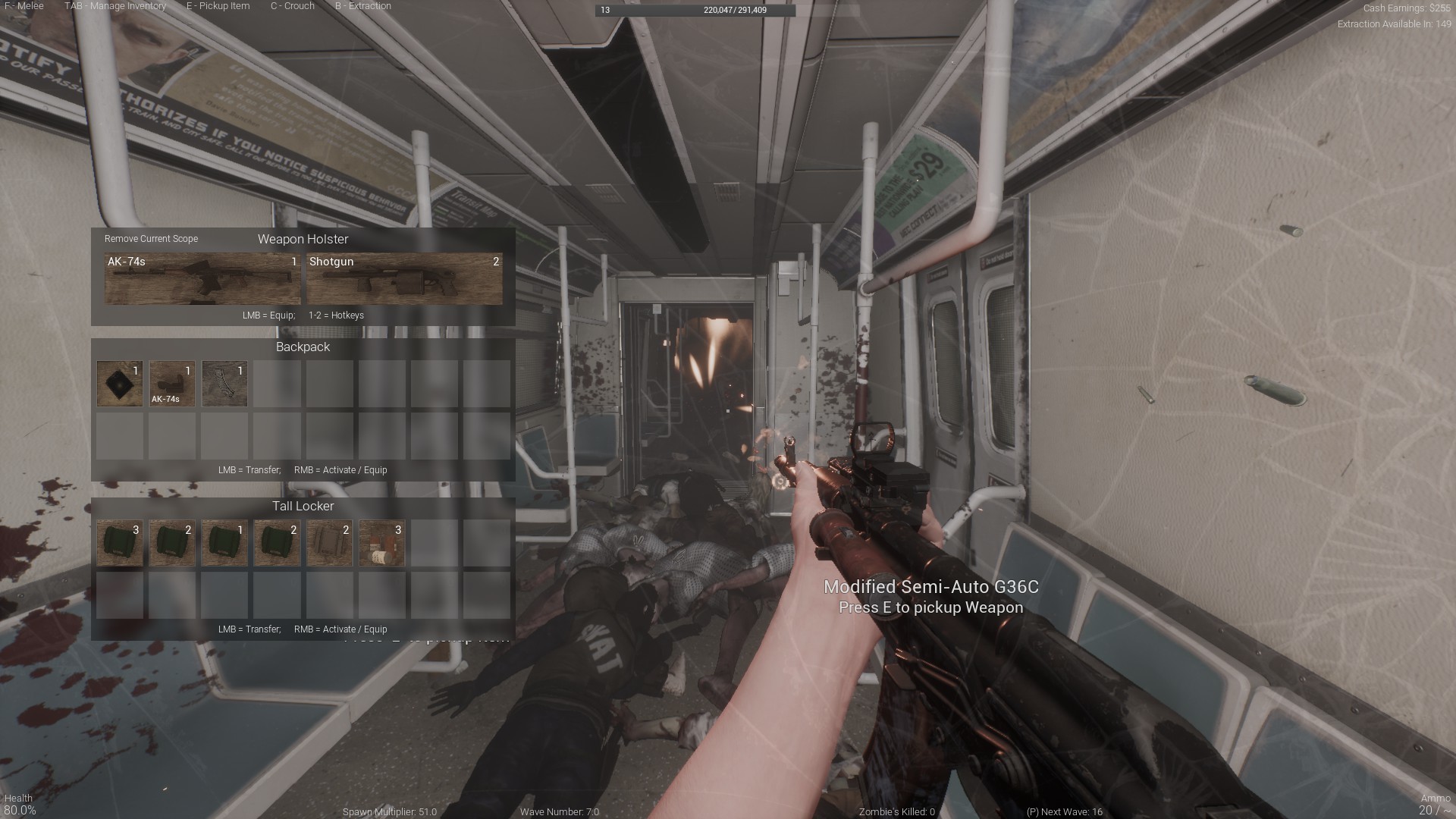Click F - Melee at top left

click(23, 6)
